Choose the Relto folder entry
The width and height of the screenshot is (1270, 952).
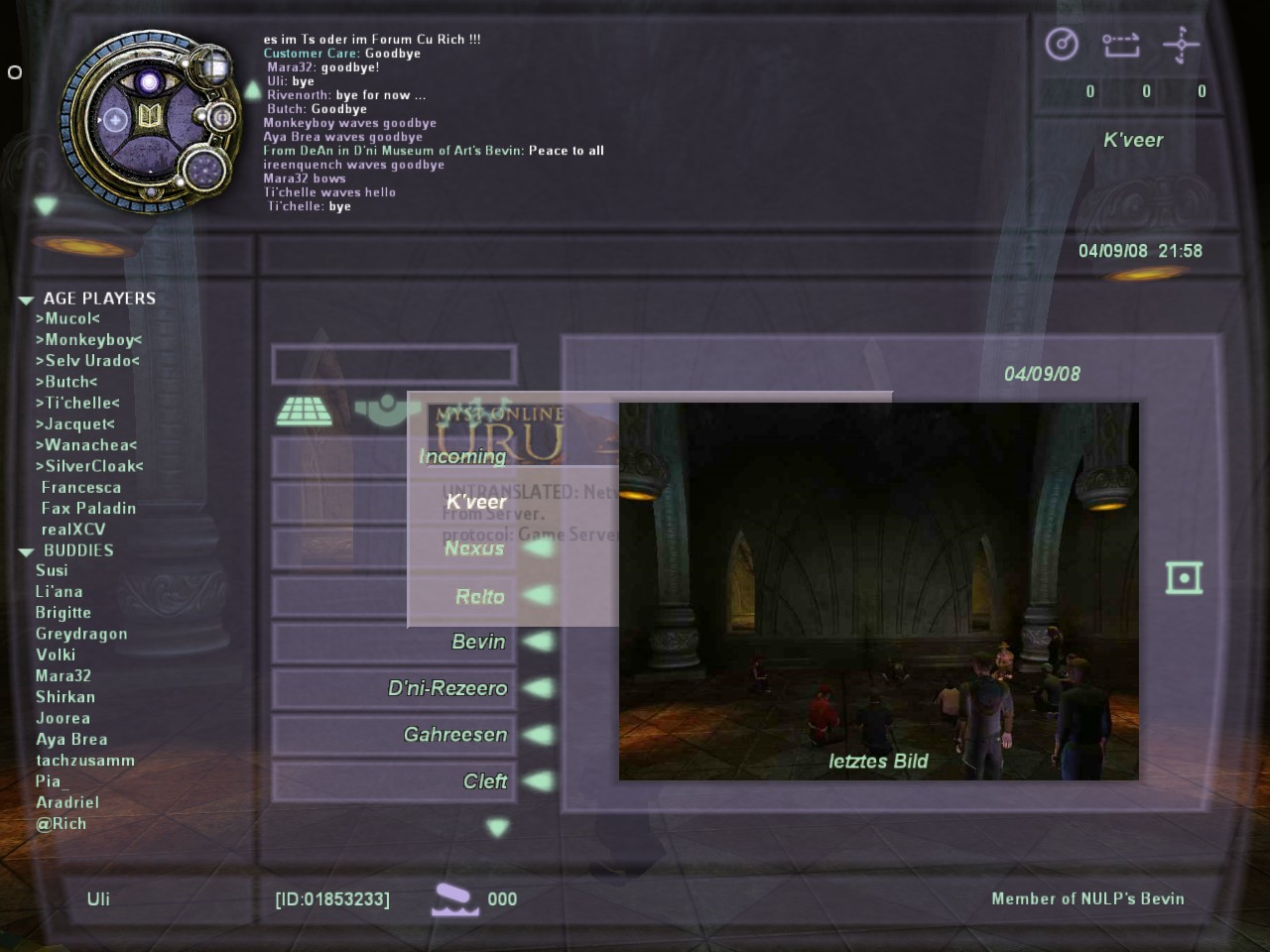point(480,596)
